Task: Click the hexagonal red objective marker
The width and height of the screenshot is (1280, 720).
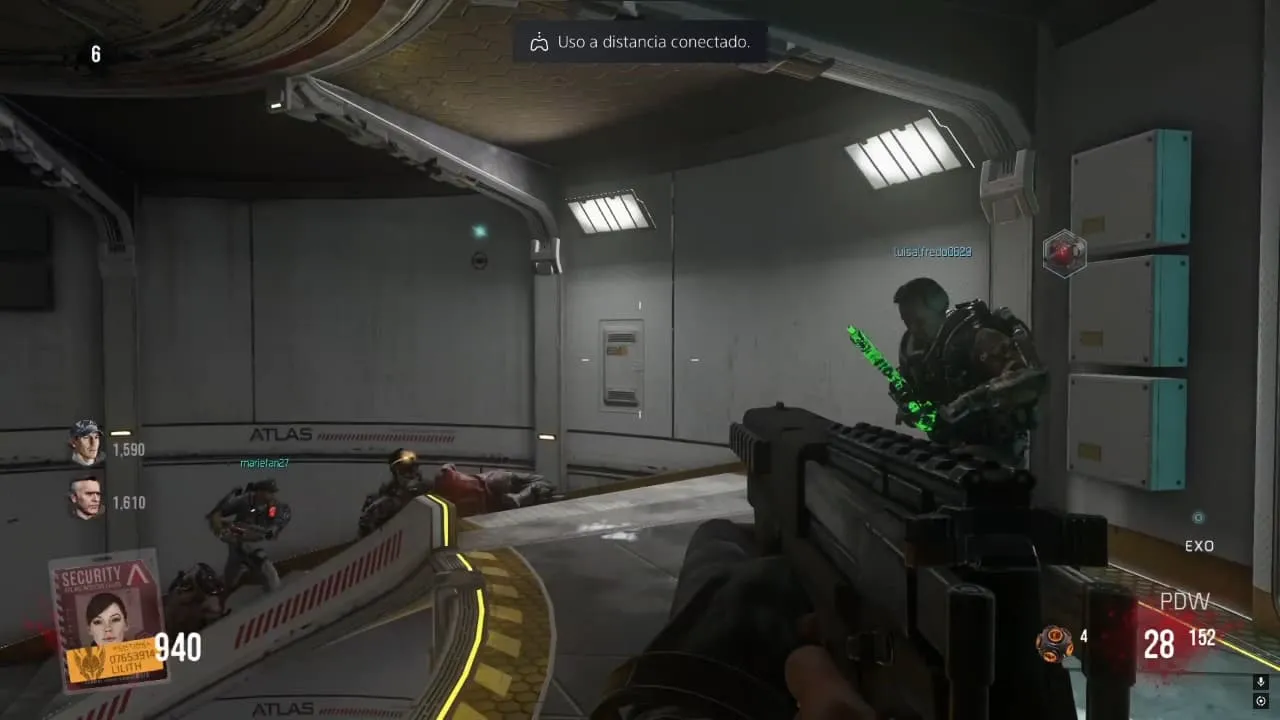Action: (x=1064, y=253)
